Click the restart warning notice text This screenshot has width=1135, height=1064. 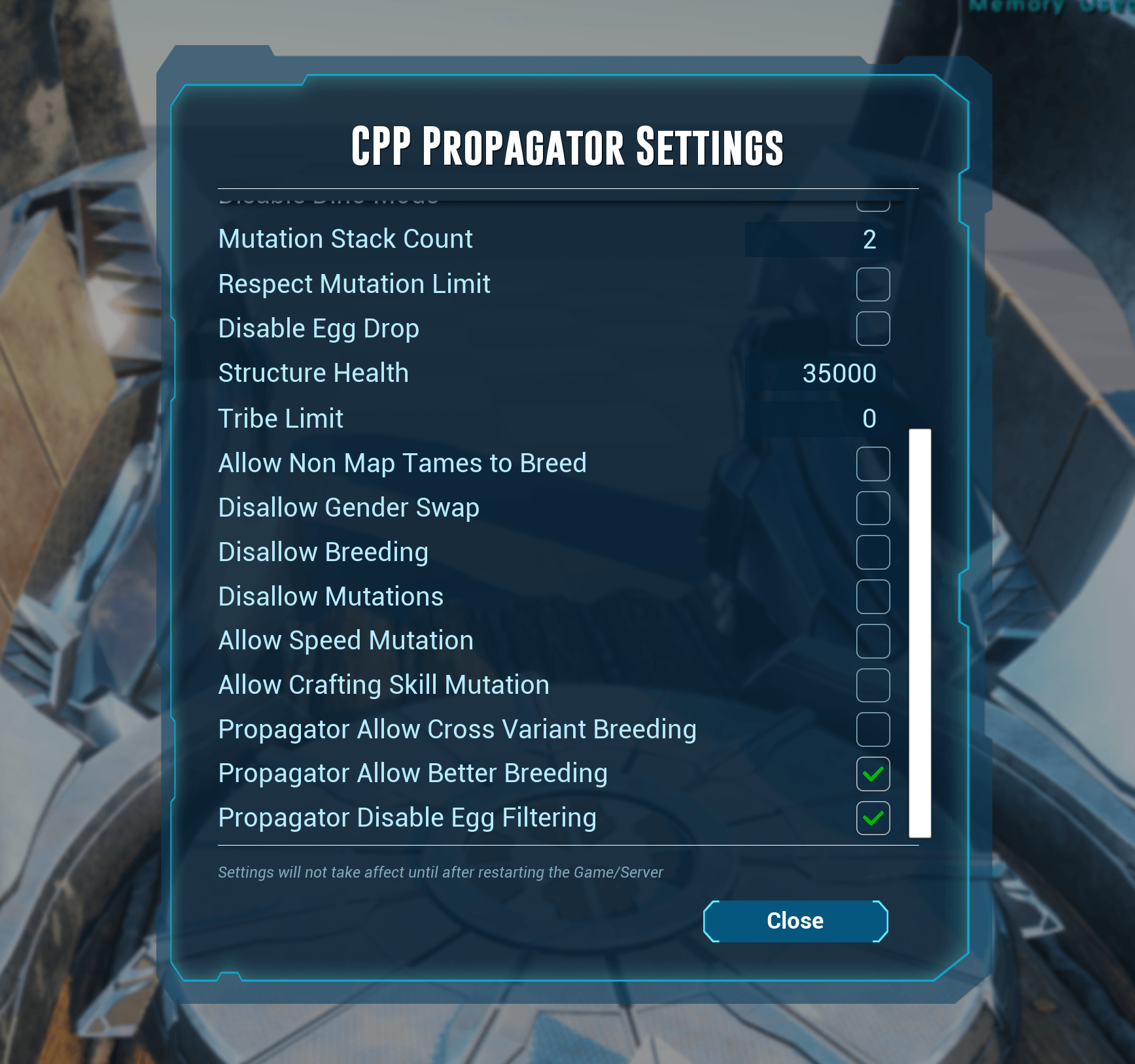(x=440, y=872)
